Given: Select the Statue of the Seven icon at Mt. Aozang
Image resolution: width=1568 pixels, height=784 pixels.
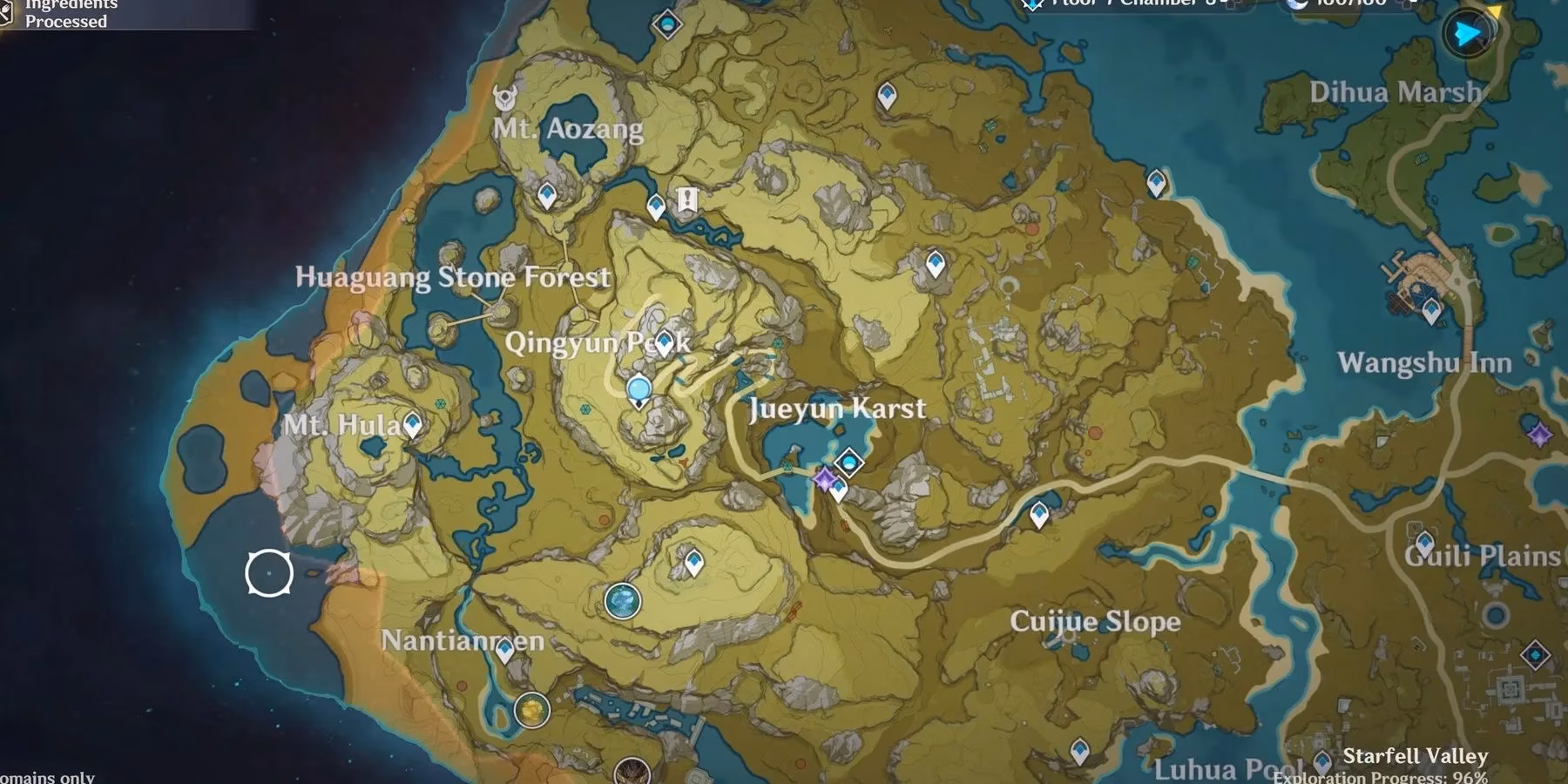Looking at the screenshot, I should click(506, 99).
